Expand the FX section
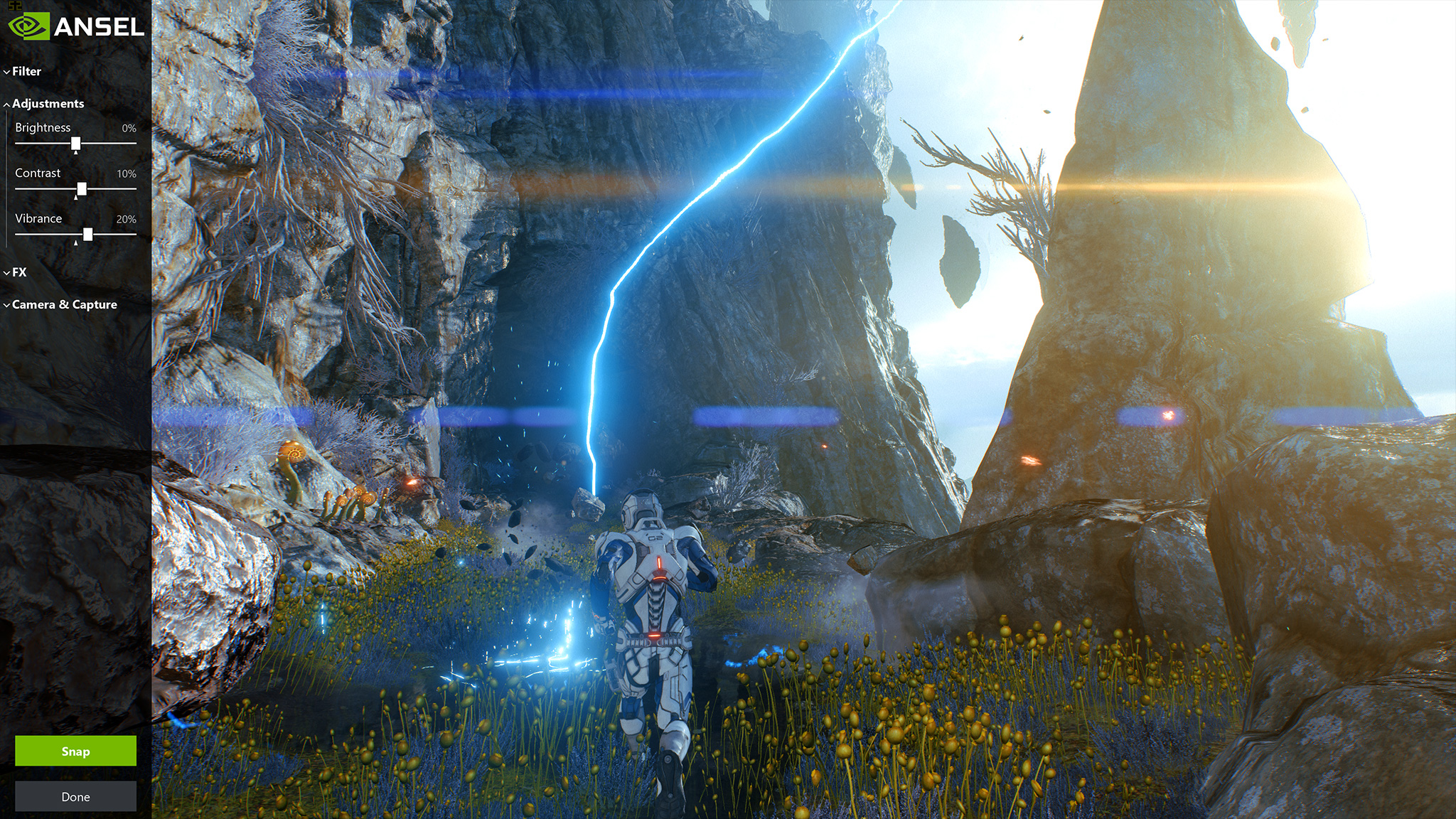This screenshot has height=819, width=1456. pos(18,272)
